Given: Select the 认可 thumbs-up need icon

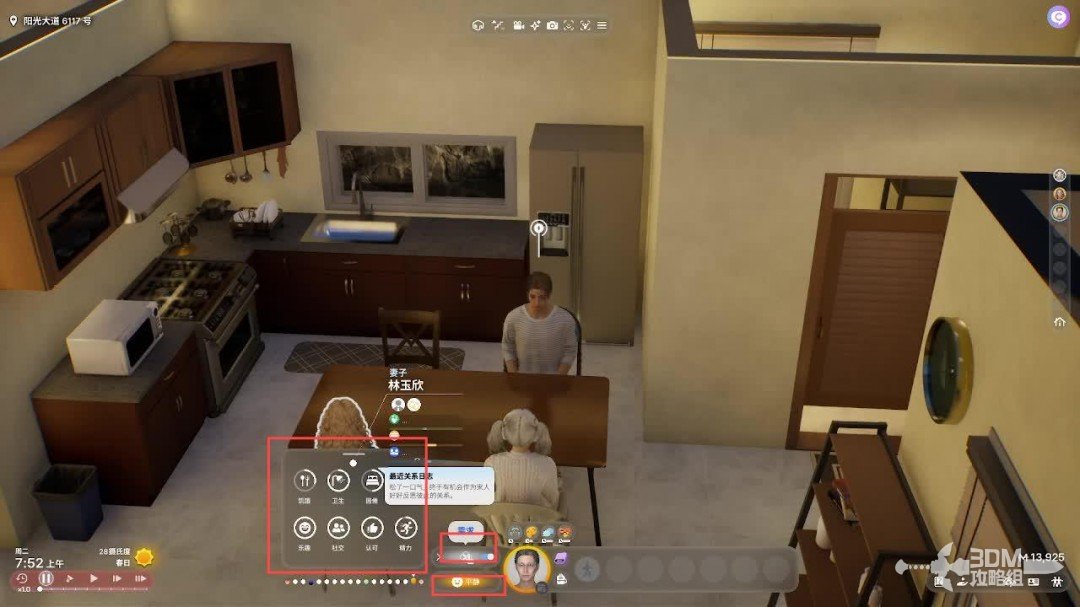Looking at the screenshot, I should (x=373, y=527).
